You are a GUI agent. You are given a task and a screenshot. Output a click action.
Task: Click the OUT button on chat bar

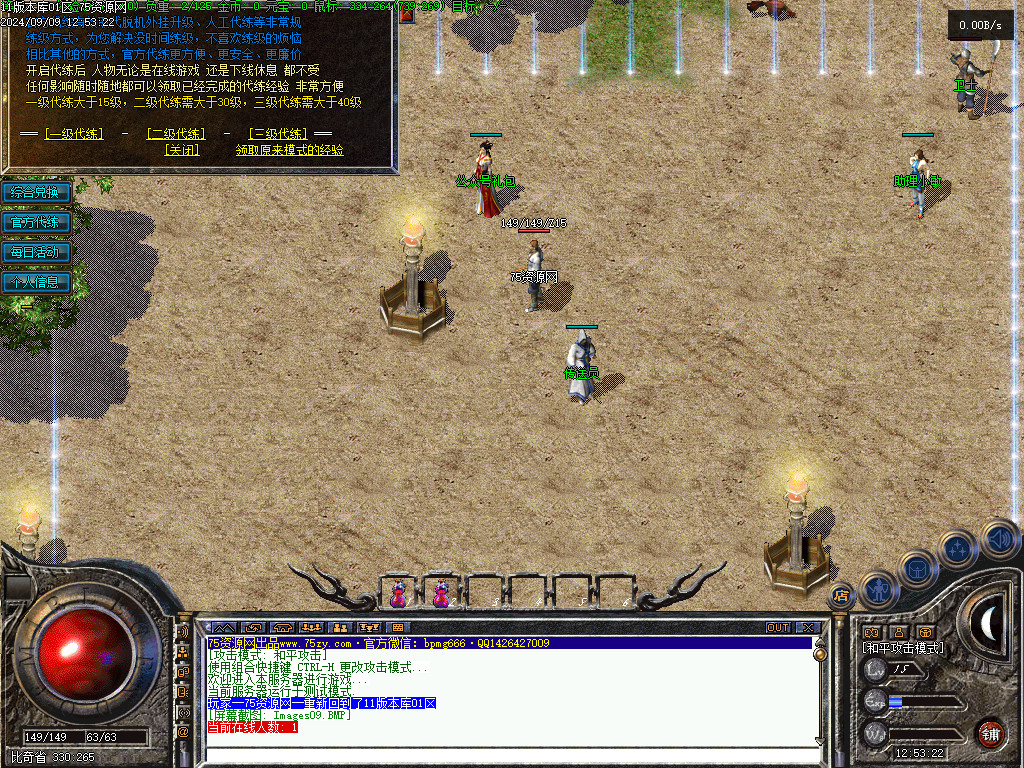coord(777,628)
